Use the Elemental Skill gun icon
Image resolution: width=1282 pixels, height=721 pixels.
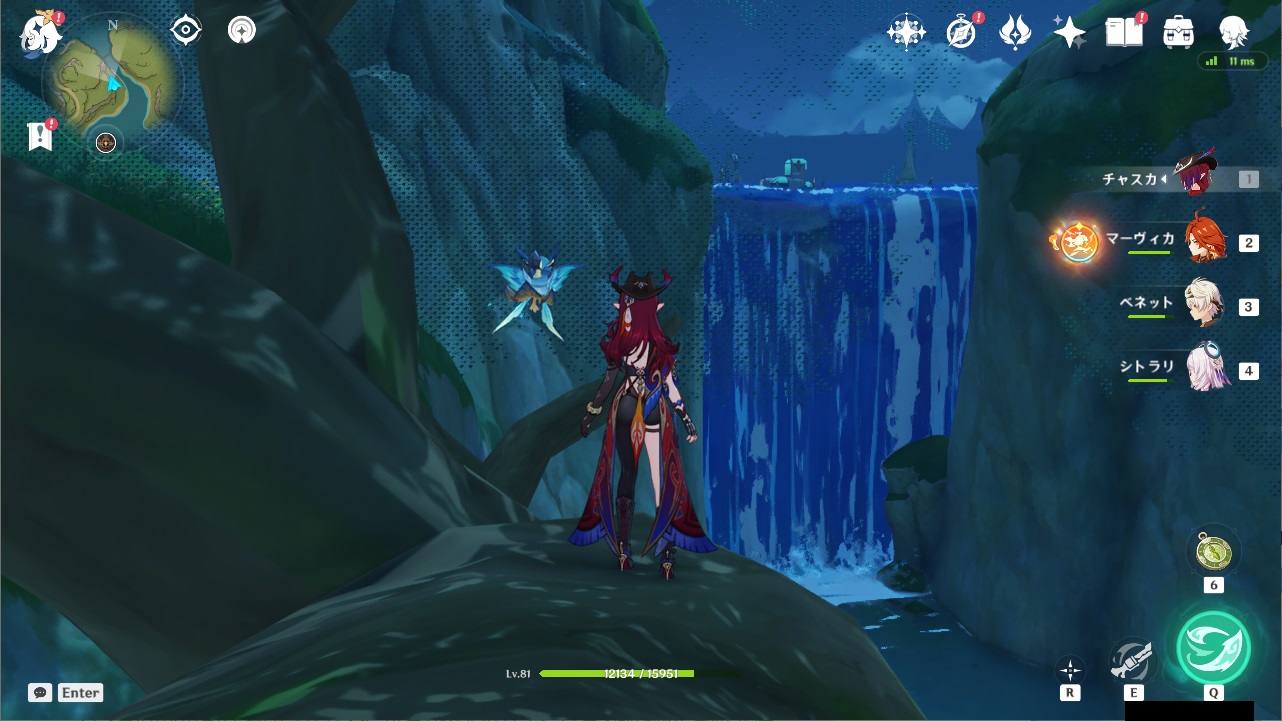coord(1133,660)
